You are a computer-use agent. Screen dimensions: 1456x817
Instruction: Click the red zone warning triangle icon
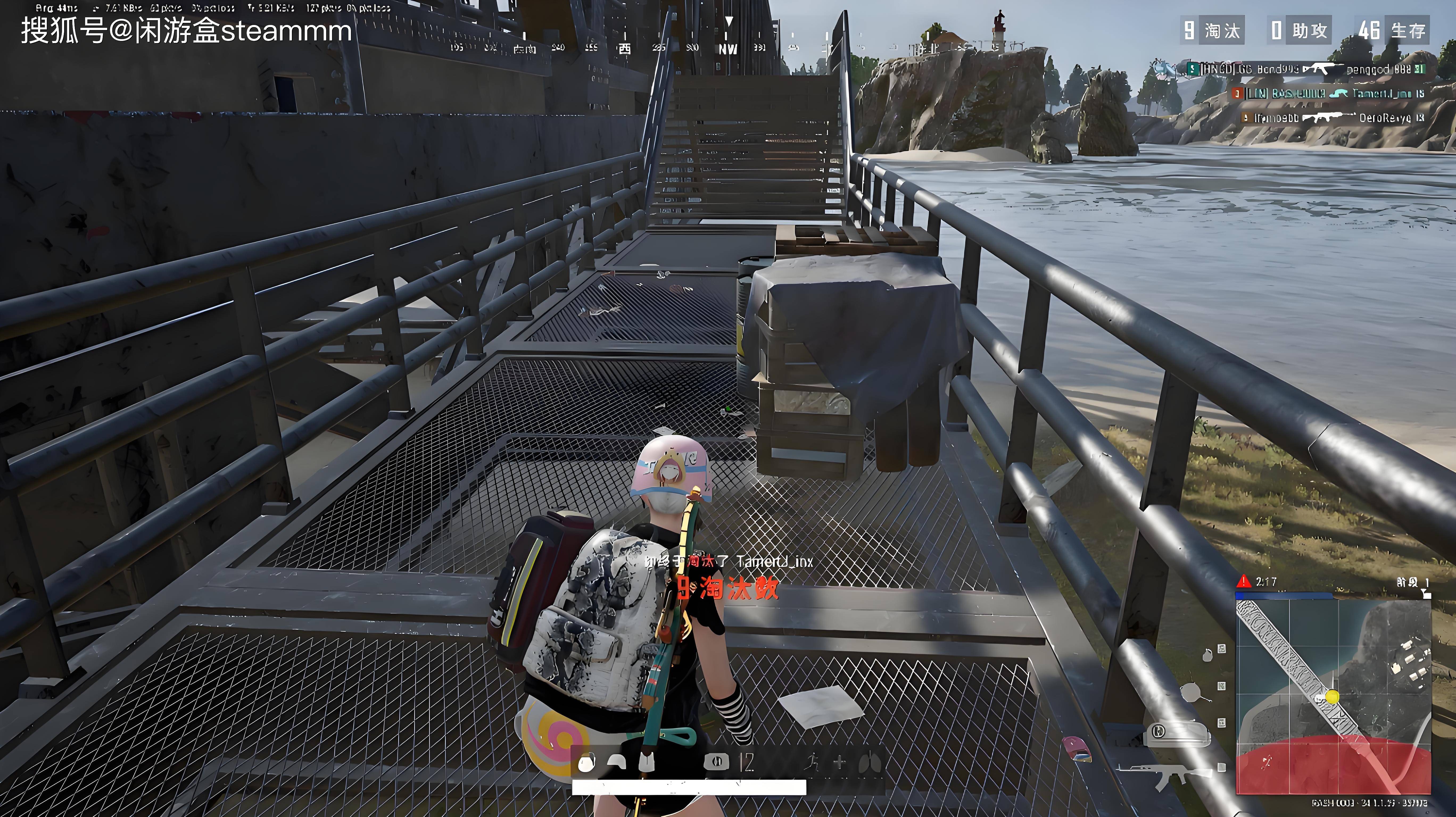pos(1243,581)
